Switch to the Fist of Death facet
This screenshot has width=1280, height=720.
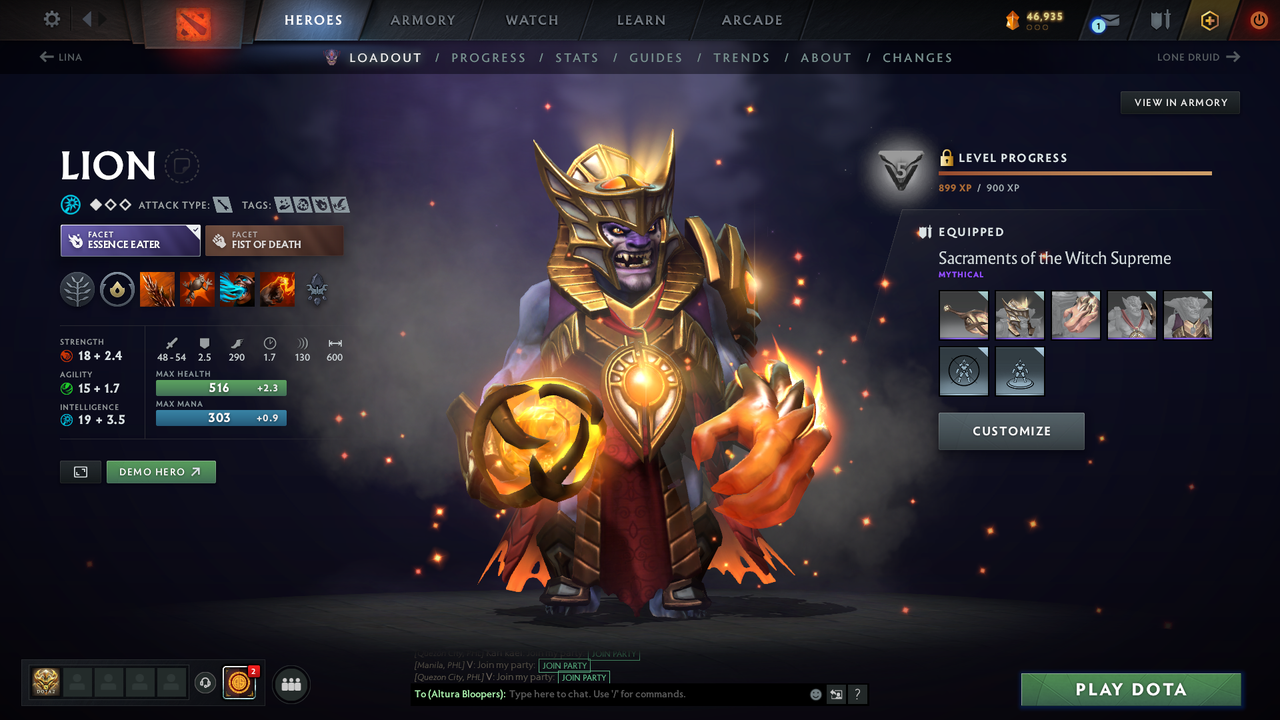(x=274, y=240)
